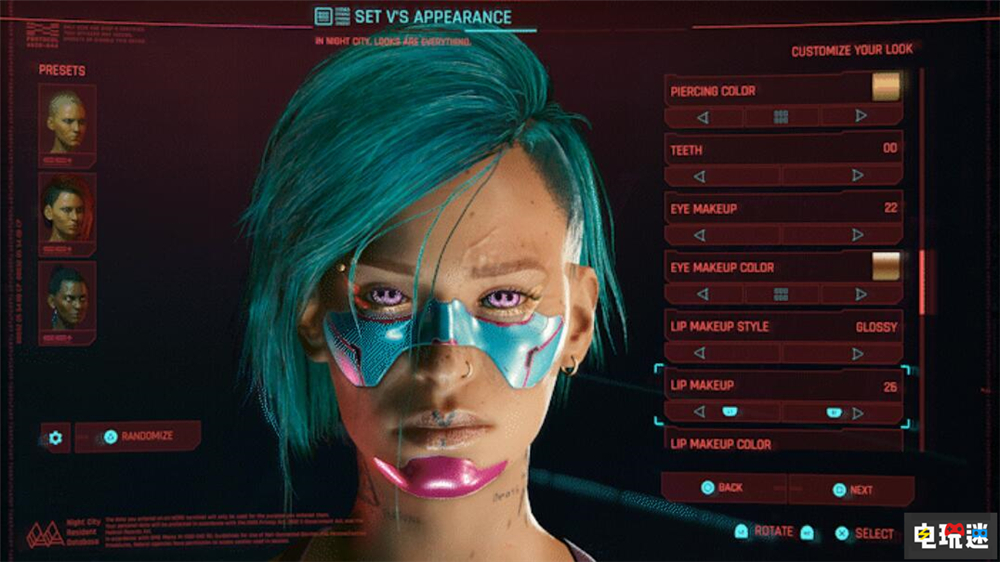Step Eye Makeup back one style
Viewport: 1000px width, 562px height.
(701, 235)
